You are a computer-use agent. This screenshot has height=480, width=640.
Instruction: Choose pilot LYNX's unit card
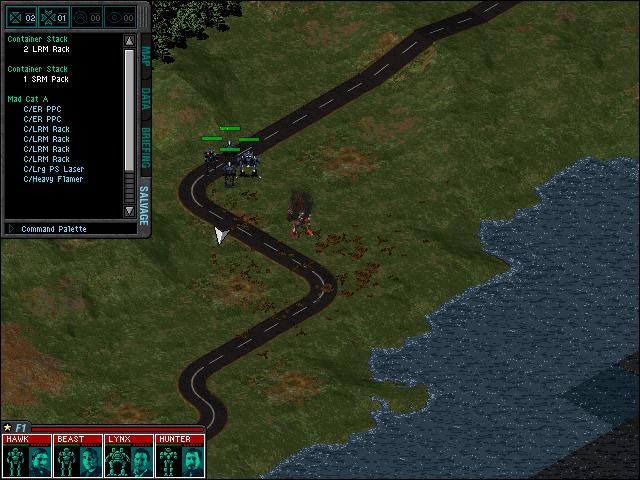pos(128,456)
